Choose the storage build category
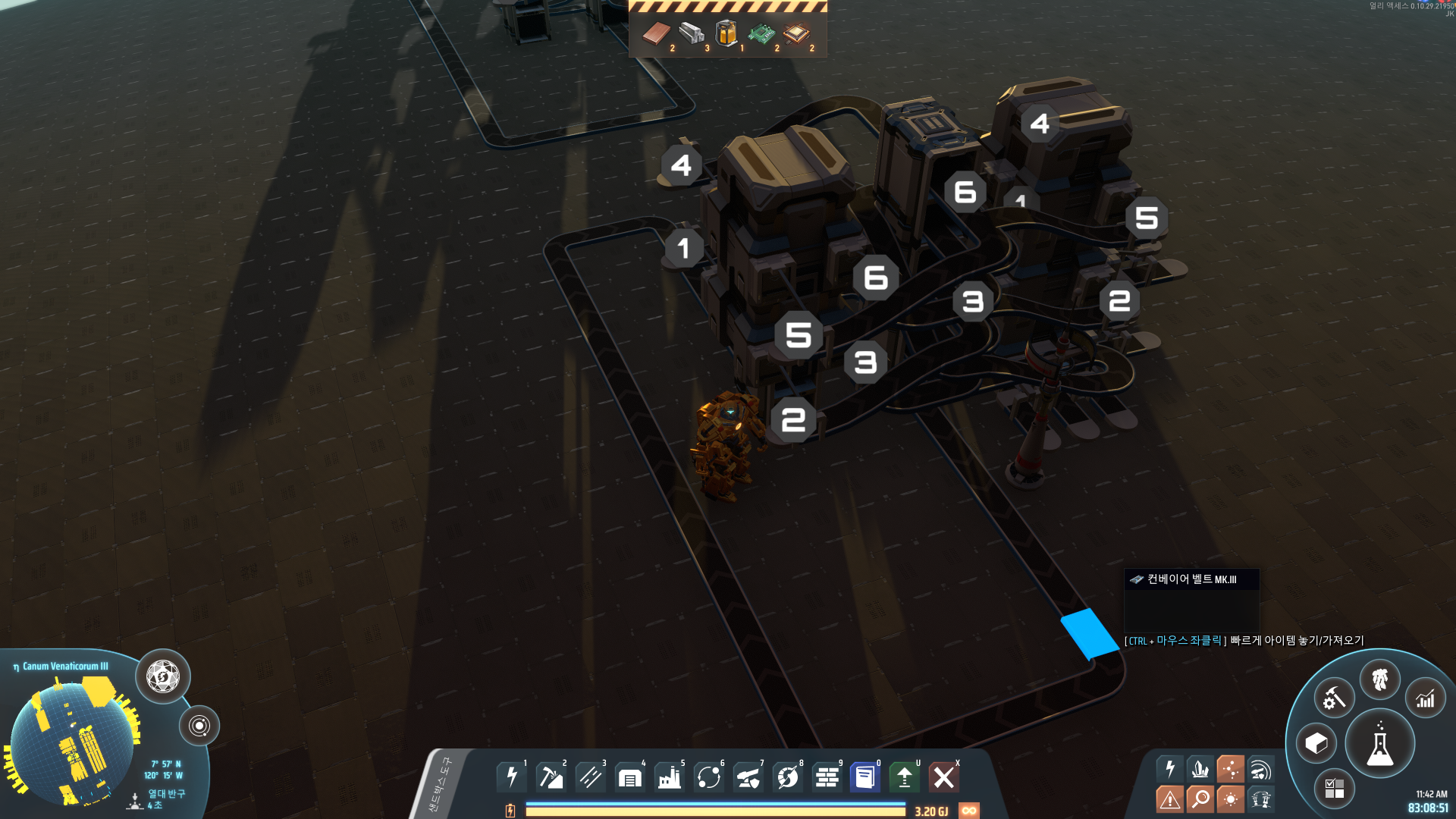Screen dimensions: 1456x819 pos(630,777)
